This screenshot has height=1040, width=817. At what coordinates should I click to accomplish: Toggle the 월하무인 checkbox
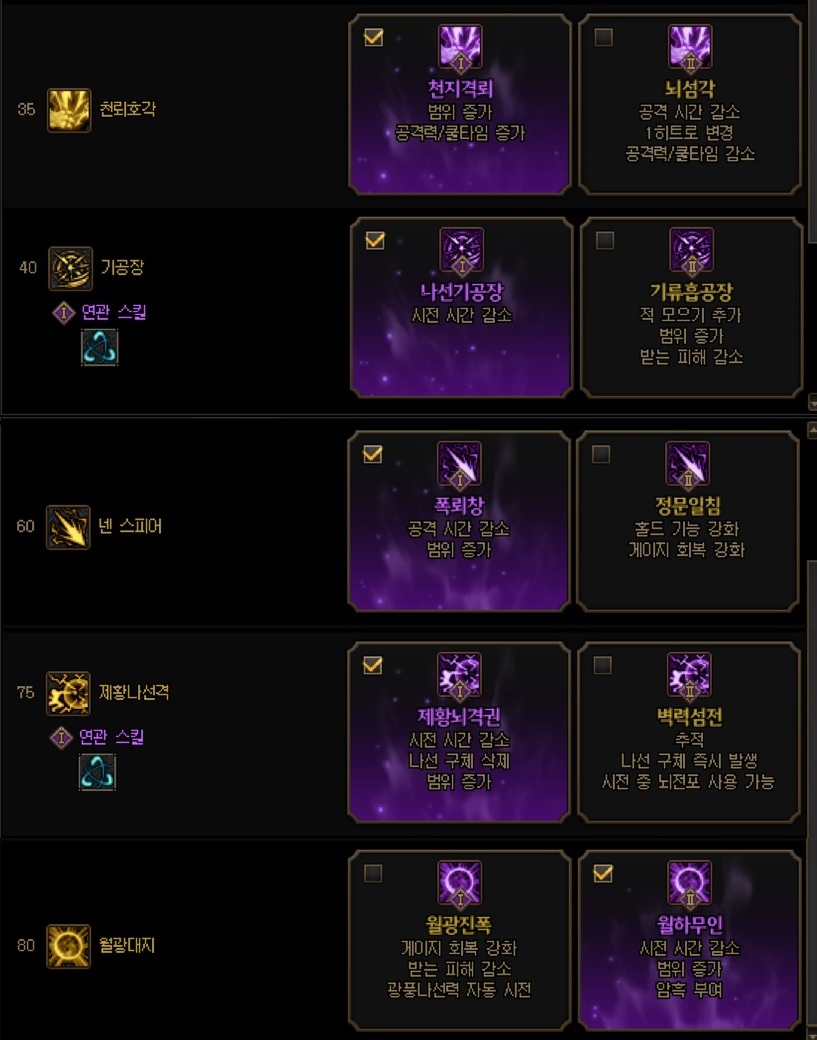[x=602, y=874]
